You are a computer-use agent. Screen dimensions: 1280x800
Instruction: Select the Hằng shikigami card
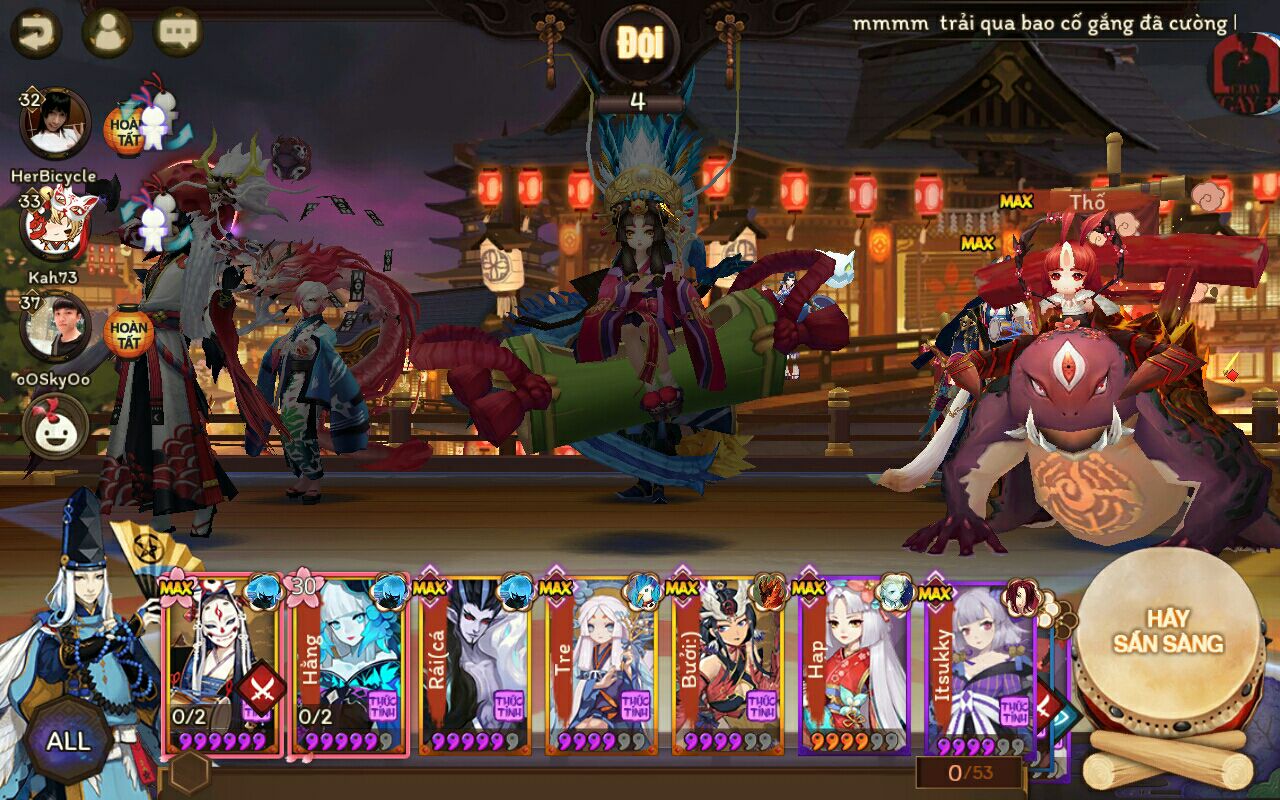coord(349,665)
